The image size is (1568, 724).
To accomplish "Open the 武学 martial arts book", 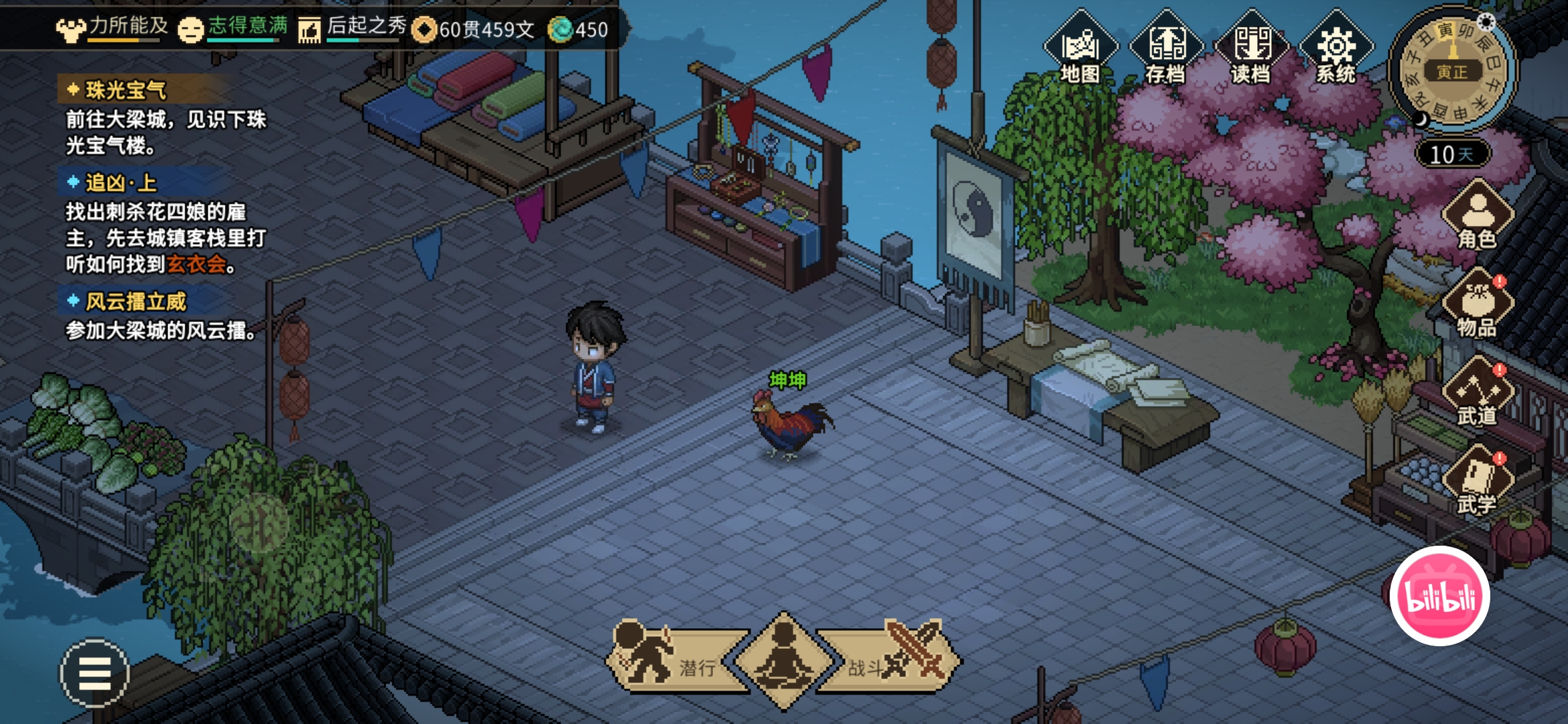I will coord(1477,481).
